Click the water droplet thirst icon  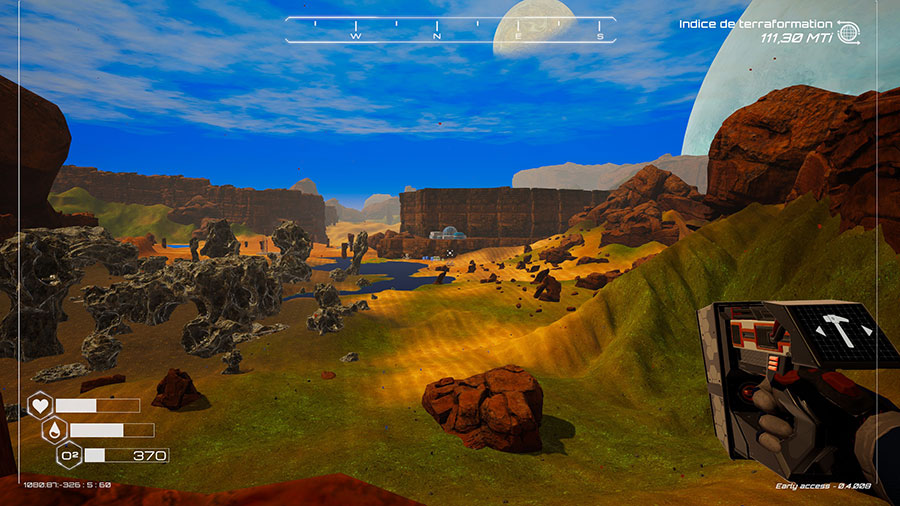pos(55,430)
